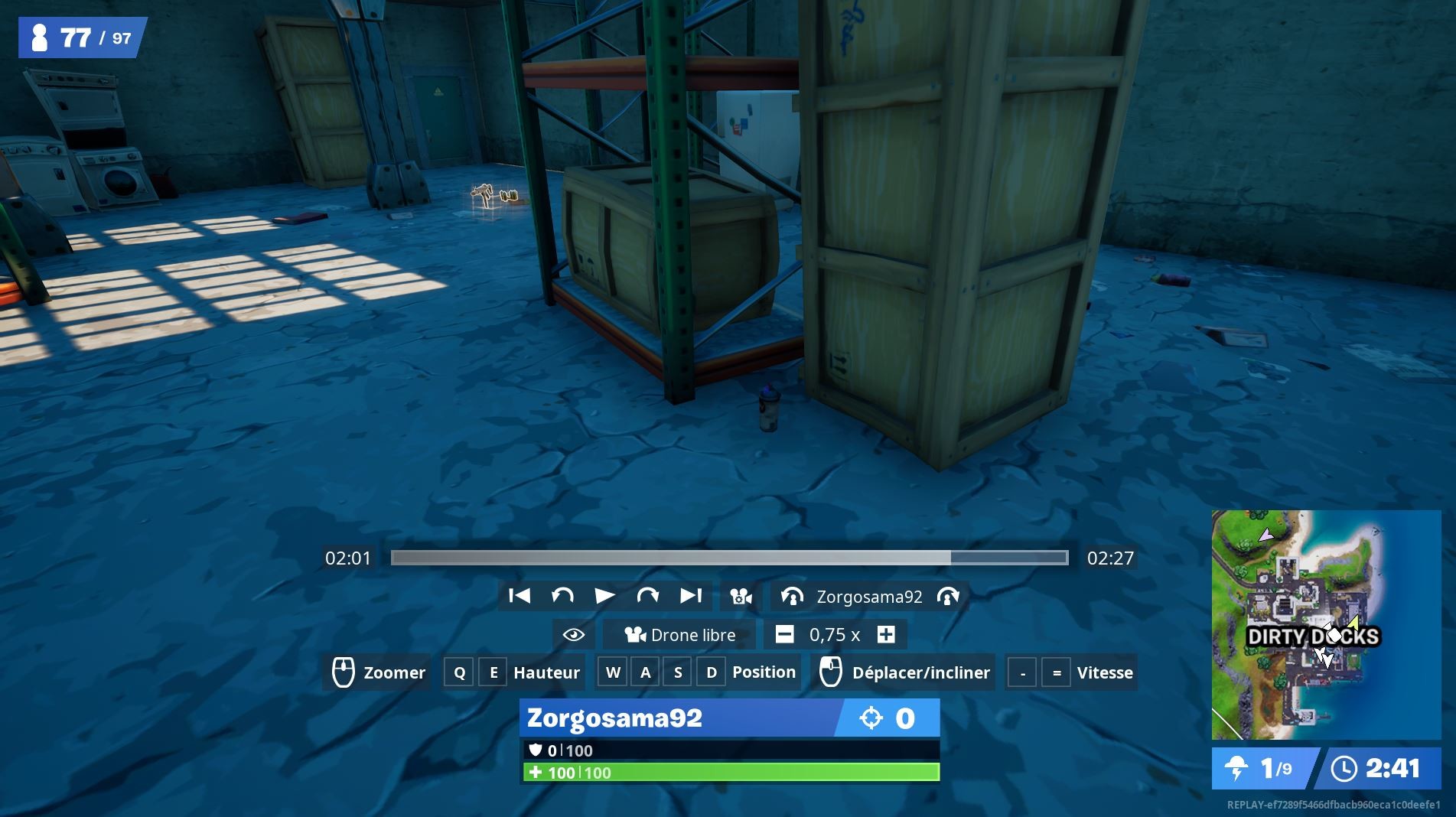Skip to the beginning of the replay

521,596
